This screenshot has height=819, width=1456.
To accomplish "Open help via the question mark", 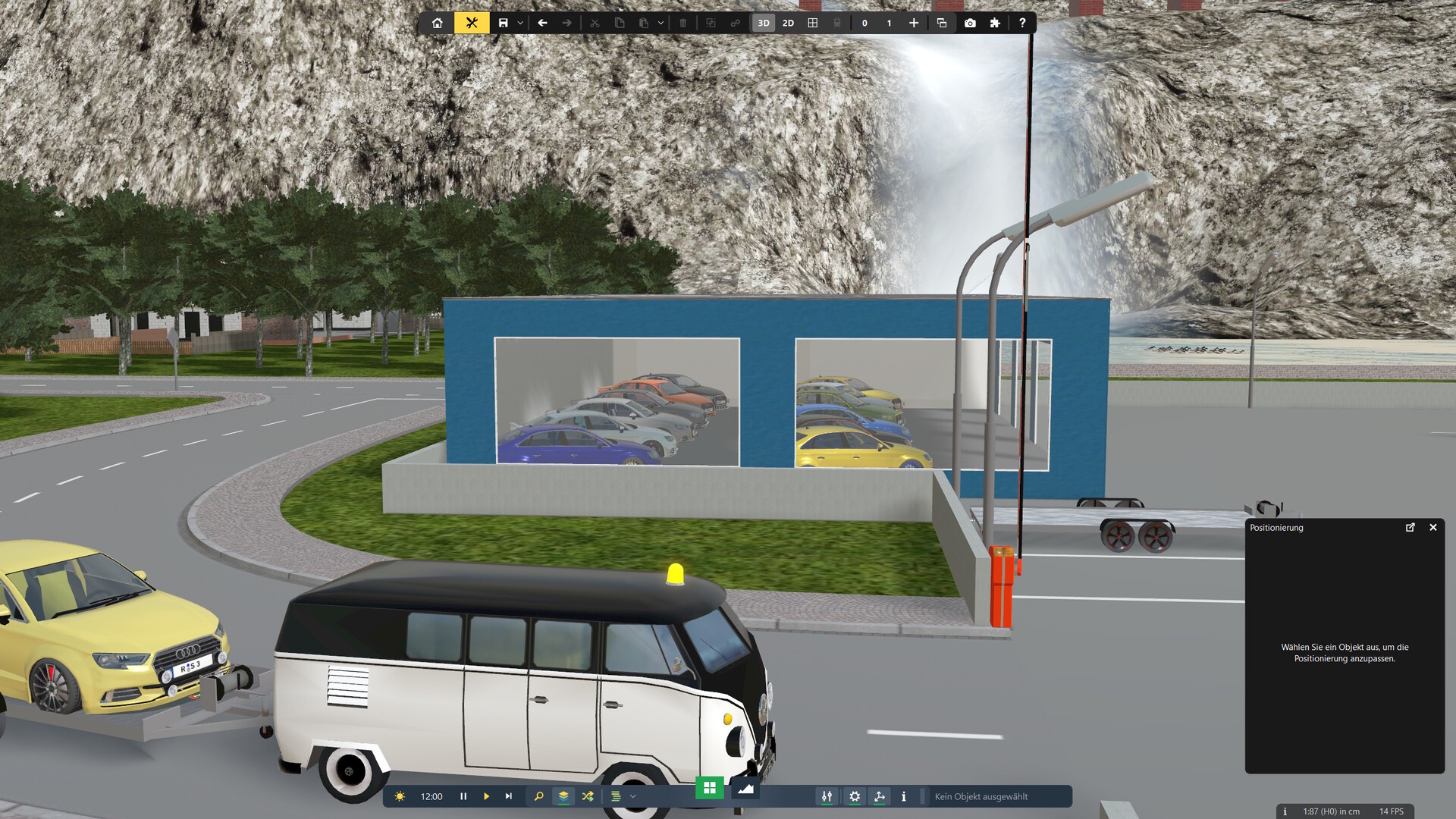I will click(1022, 23).
